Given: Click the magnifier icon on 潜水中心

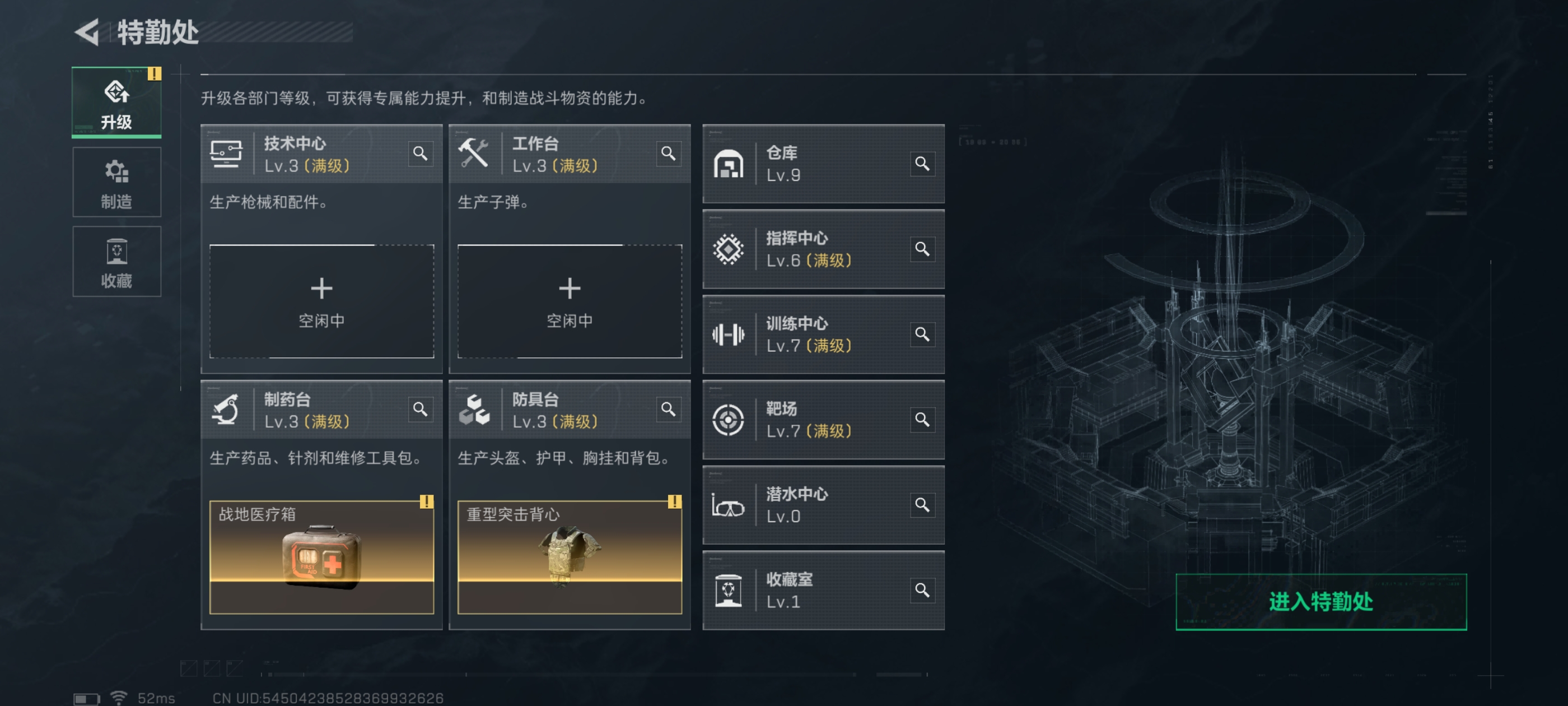Looking at the screenshot, I should [923, 505].
